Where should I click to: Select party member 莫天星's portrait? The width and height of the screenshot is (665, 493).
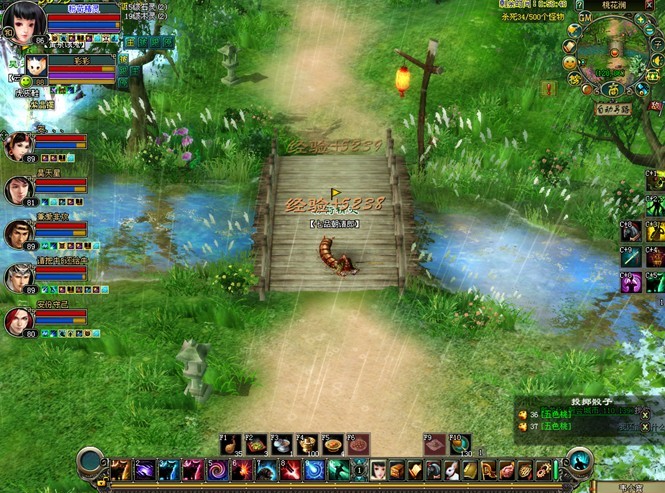(17, 188)
